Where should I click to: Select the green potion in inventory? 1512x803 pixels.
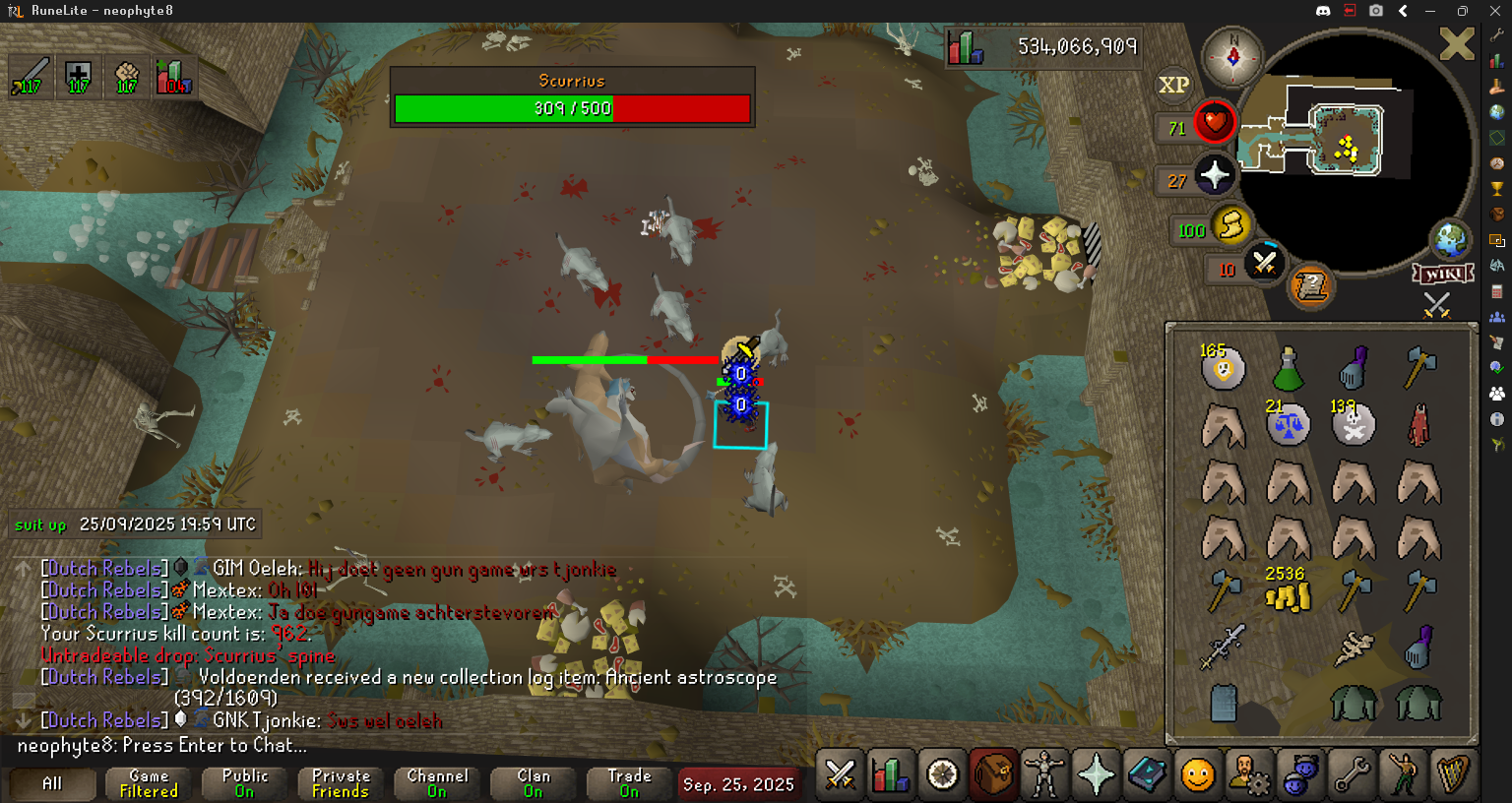(x=1288, y=369)
